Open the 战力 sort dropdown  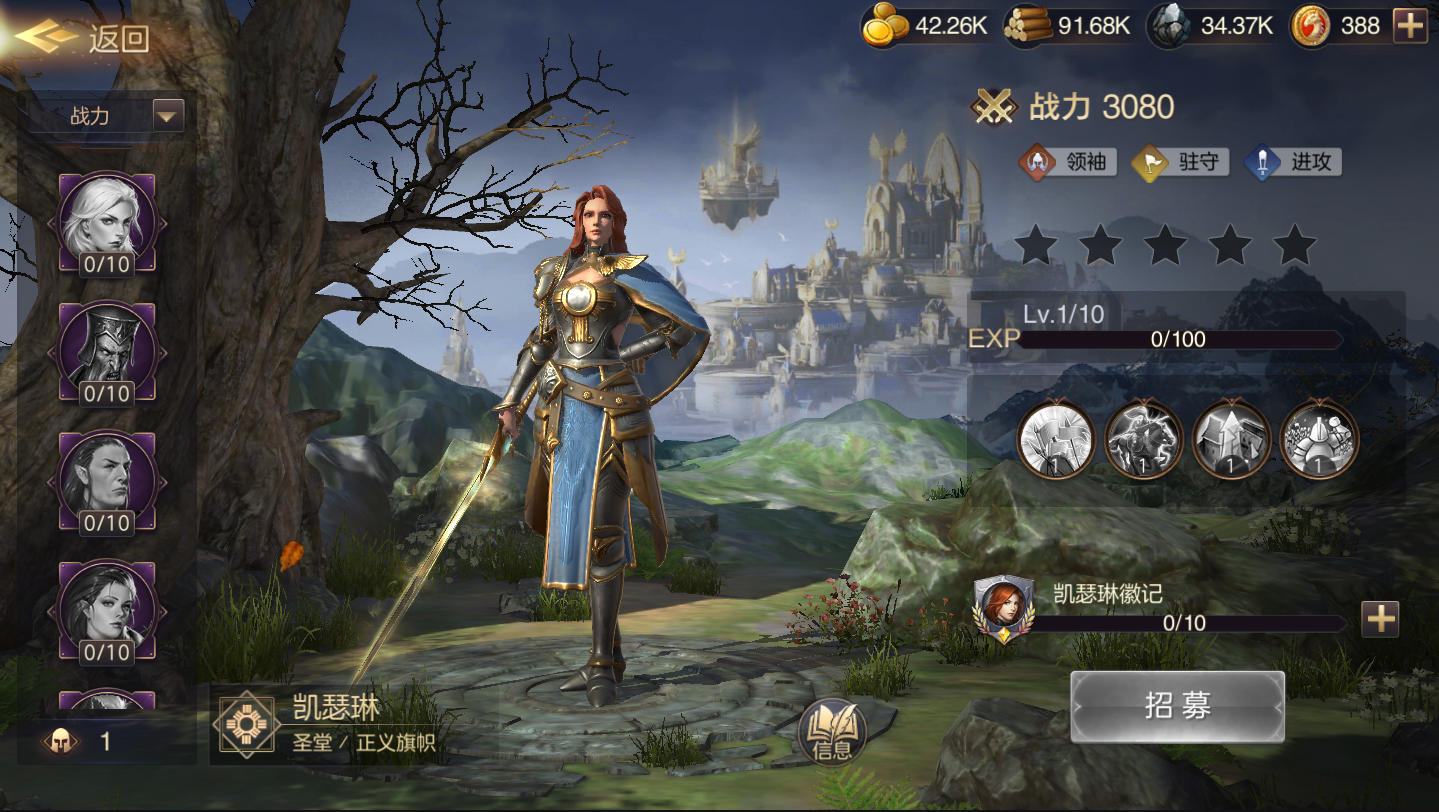tap(168, 116)
